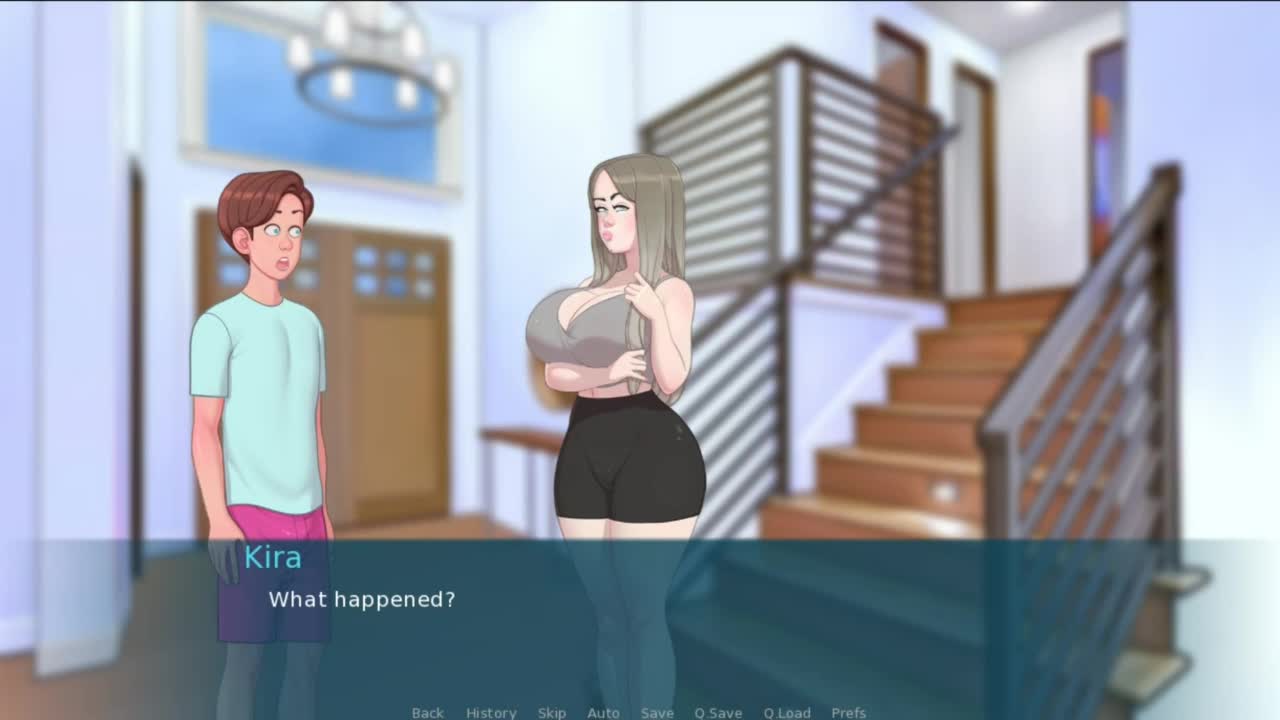Advance Kira's "What happened?" dialogue box
The image size is (1280, 720).
coord(640,620)
